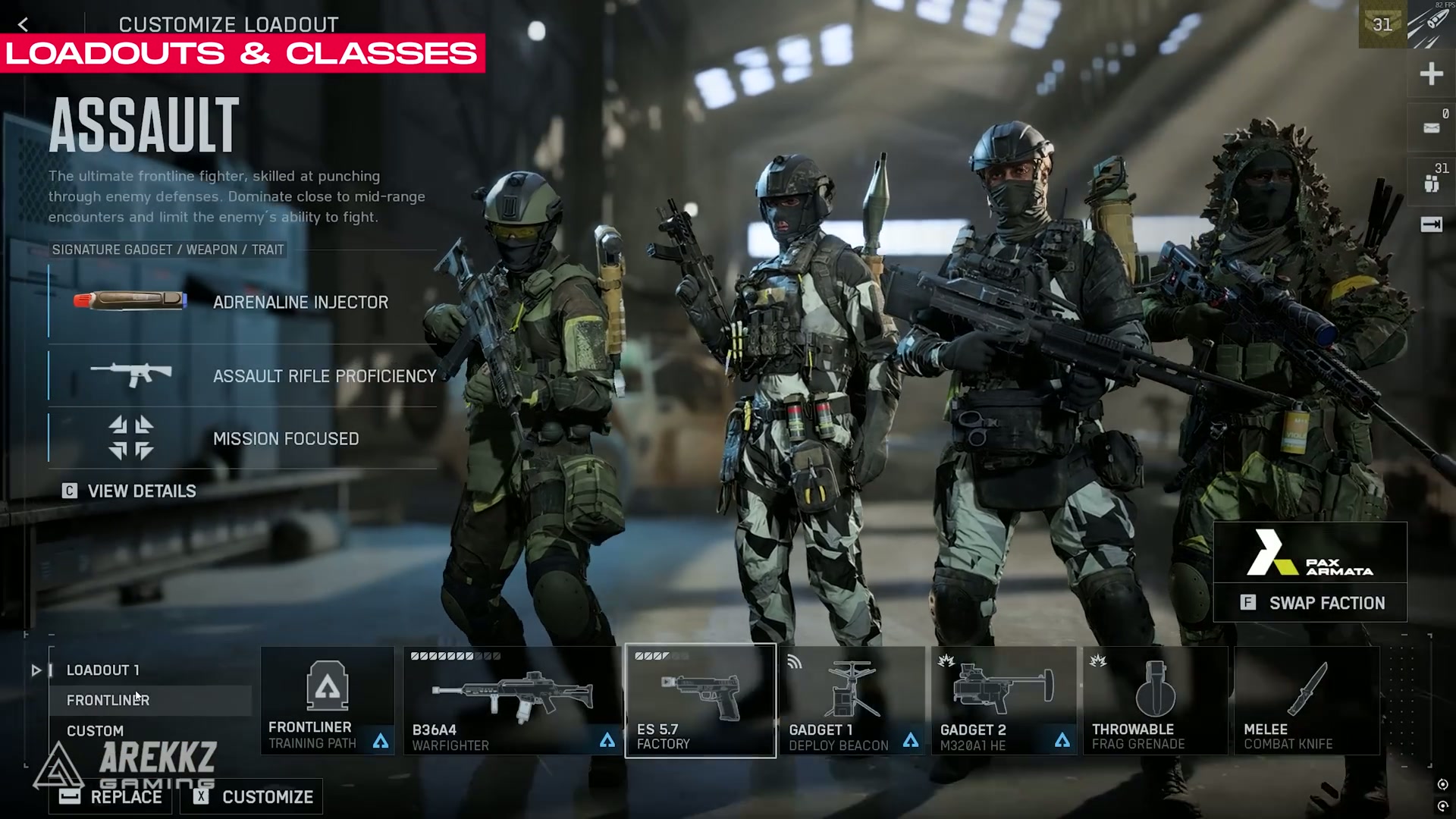Image resolution: width=1456 pixels, height=819 pixels.
Task: Click the mastery progress bar above the B36A4
Action: click(x=455, y=655)
